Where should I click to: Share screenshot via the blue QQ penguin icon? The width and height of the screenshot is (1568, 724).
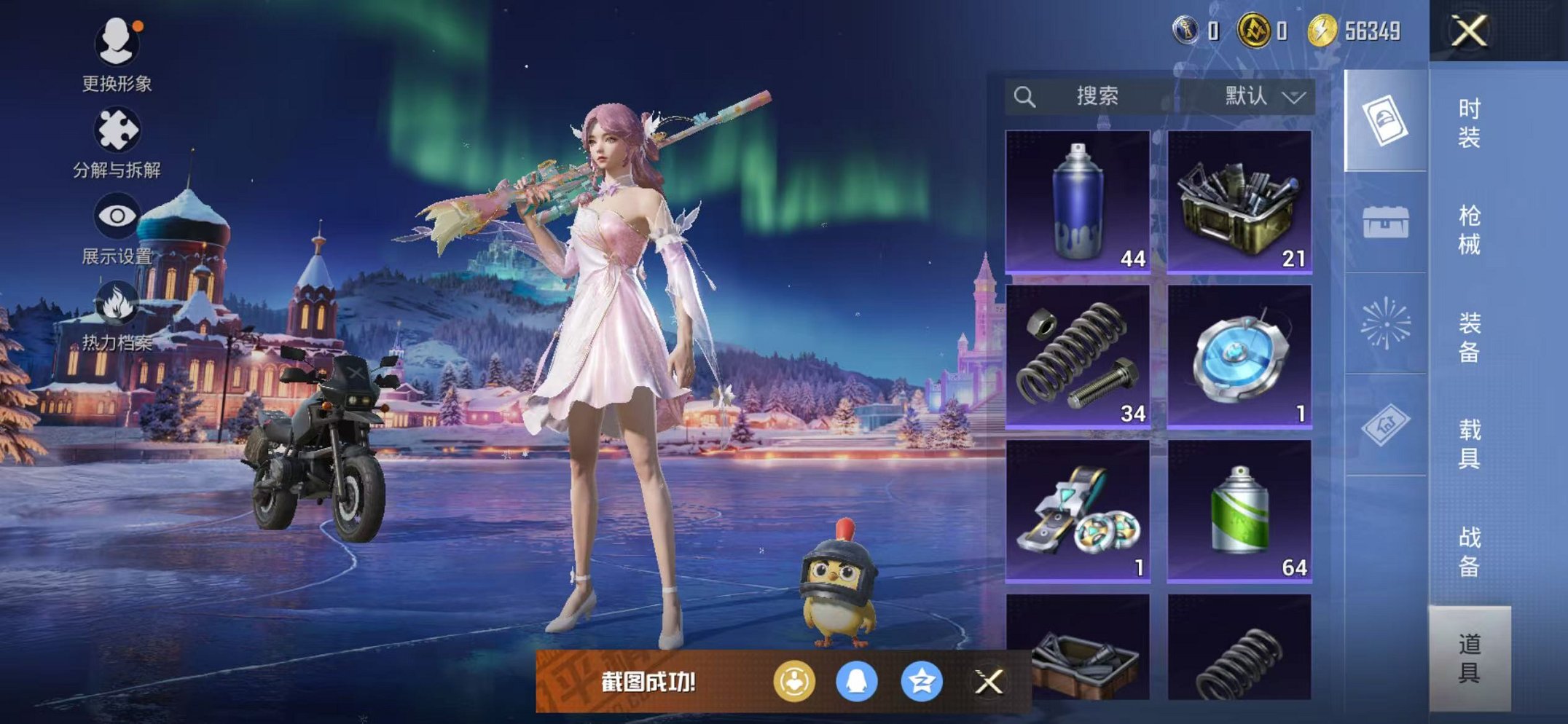pyautogui.click(x=857, y=682)
